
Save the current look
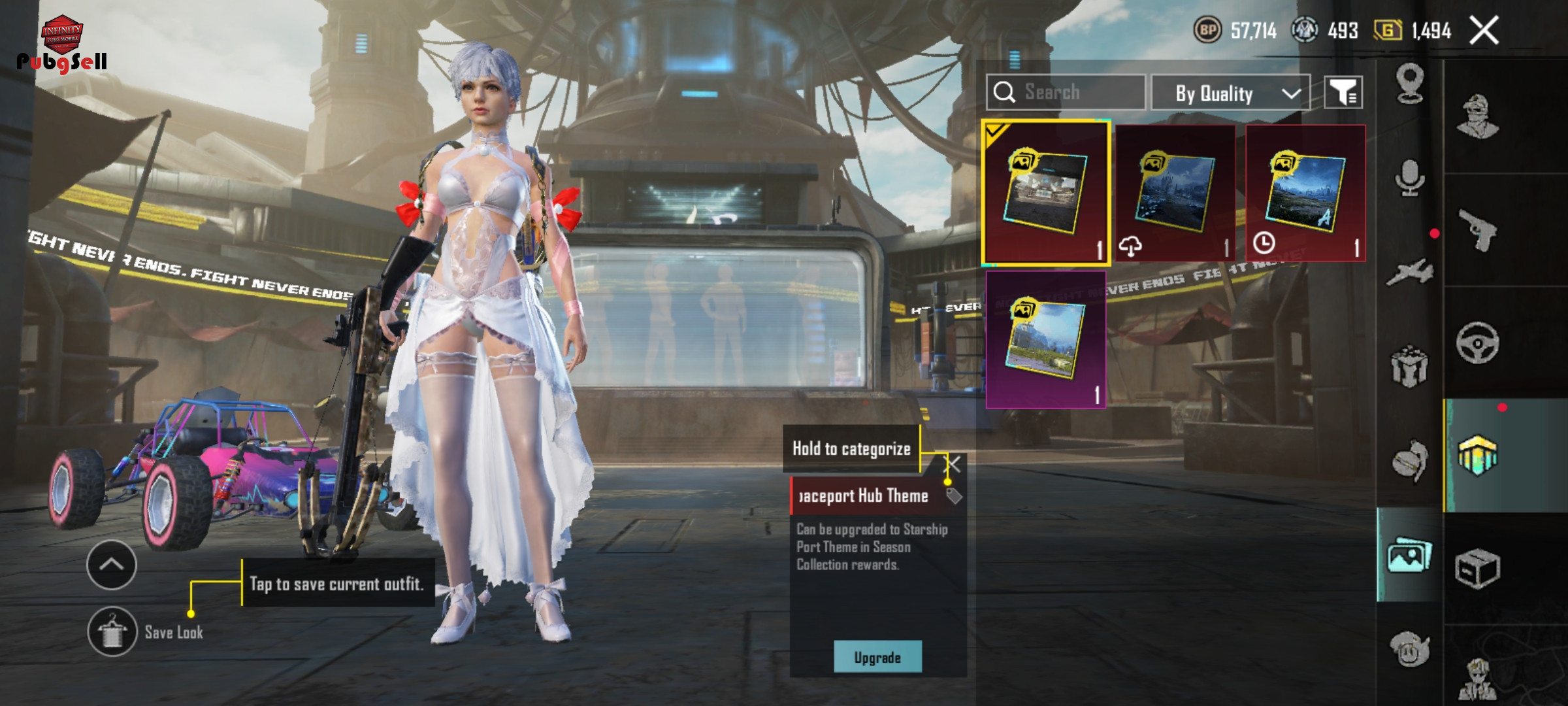coord(112,631)
